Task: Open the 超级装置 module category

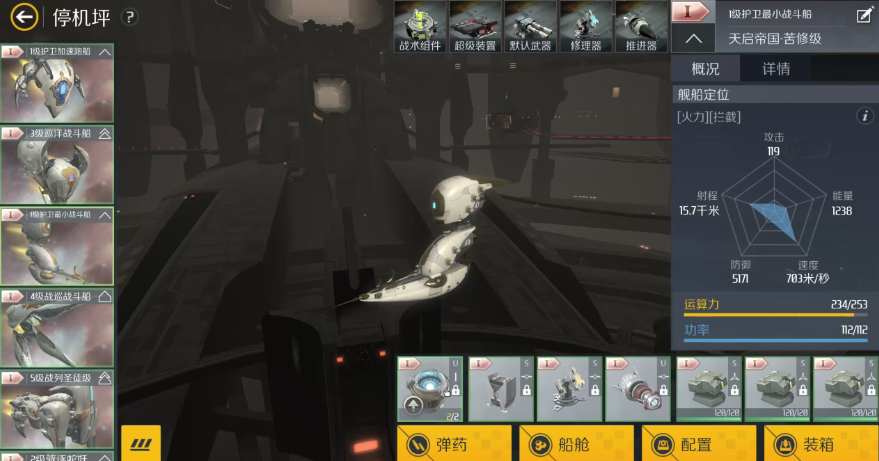Action: (x=475, y=26)
